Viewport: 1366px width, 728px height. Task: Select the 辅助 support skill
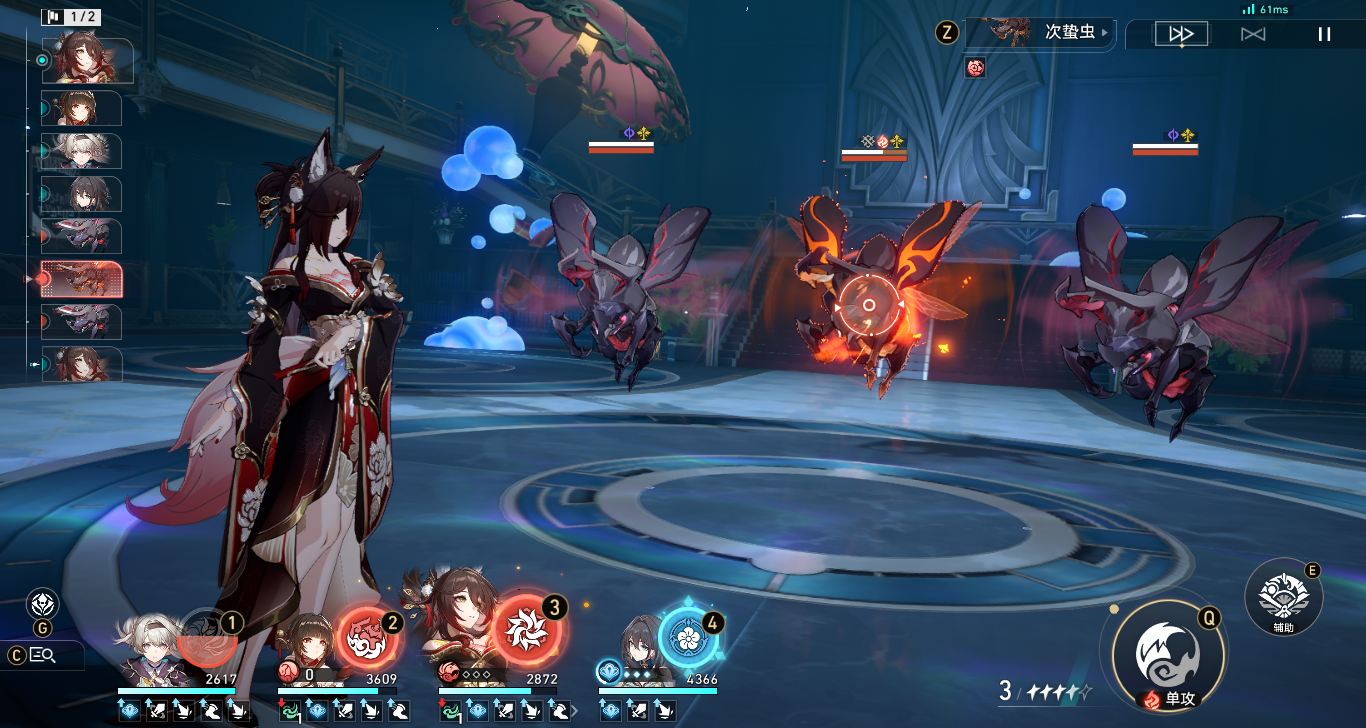1283,596
